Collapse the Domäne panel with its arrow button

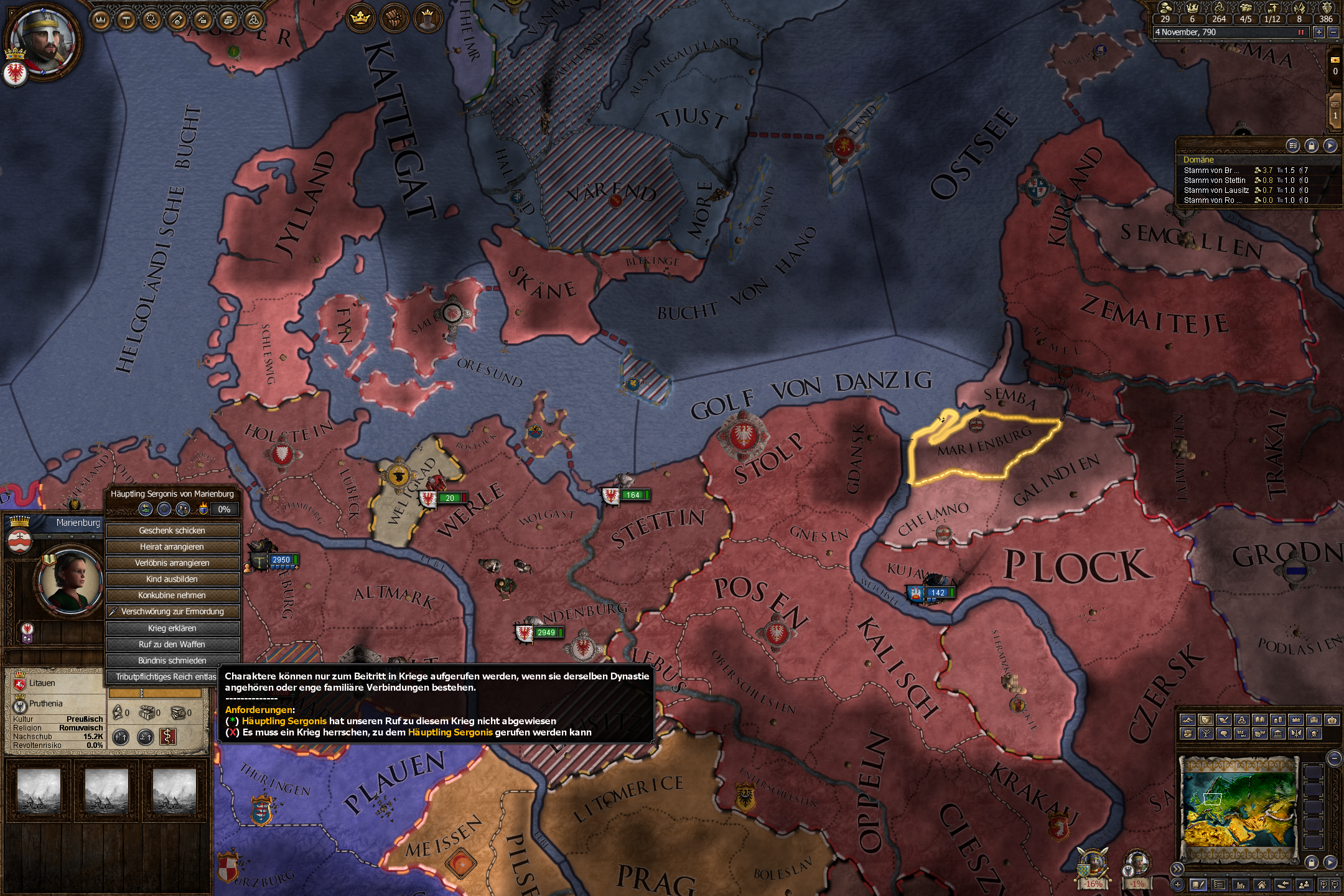1332,144
